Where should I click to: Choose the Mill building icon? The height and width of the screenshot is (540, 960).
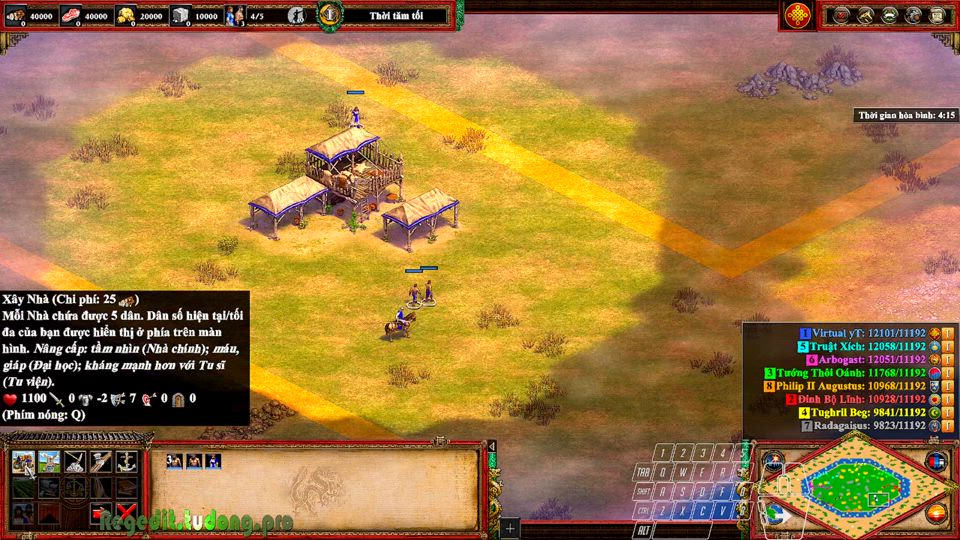(48, 462)
